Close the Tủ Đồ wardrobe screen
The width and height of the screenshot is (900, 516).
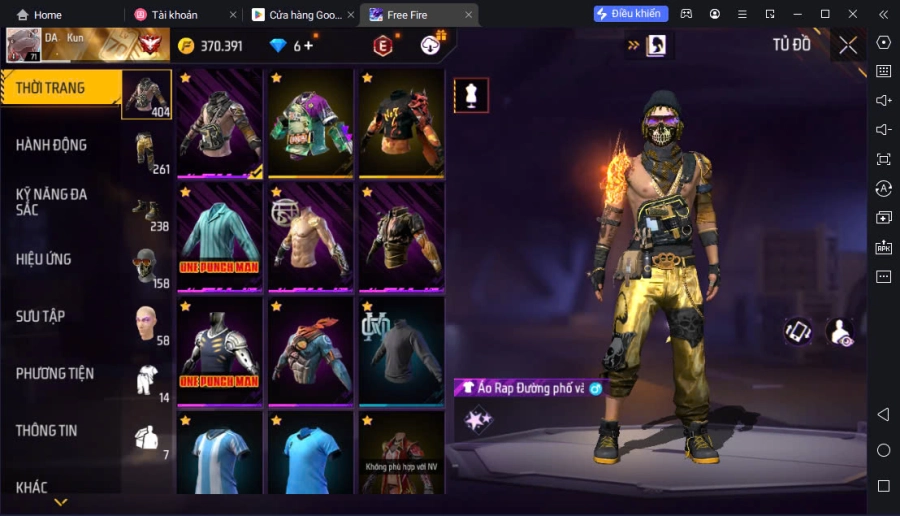[x=848, y=45]
